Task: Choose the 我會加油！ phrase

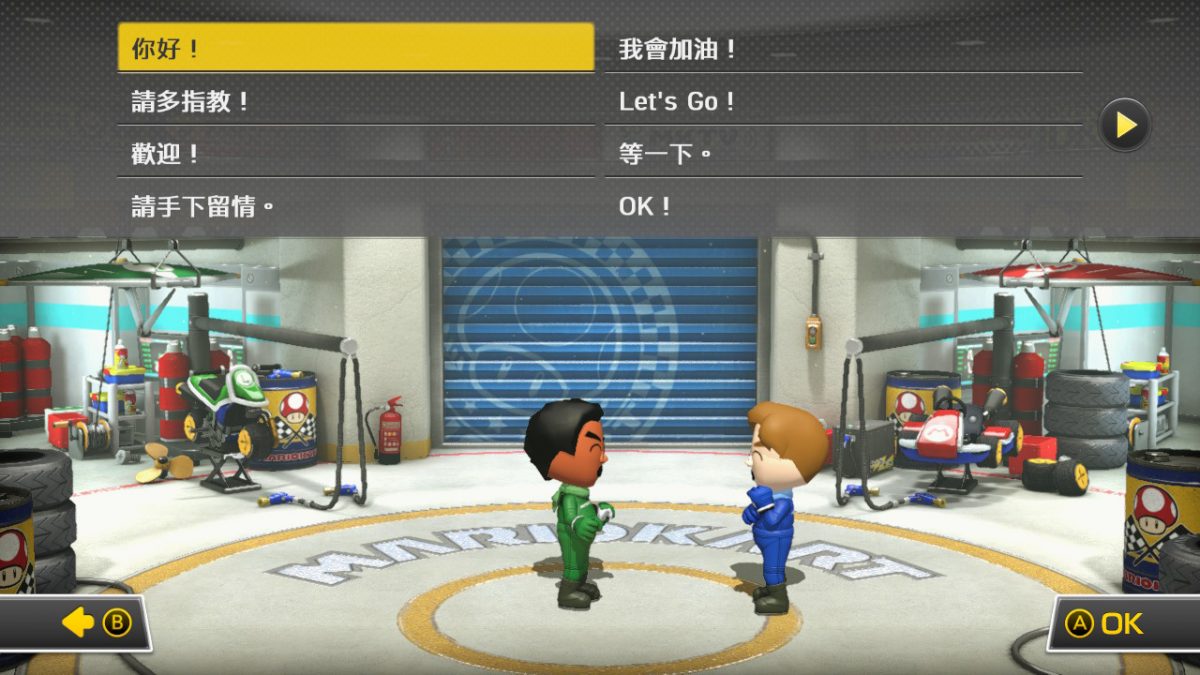Action: pos(850,48)
